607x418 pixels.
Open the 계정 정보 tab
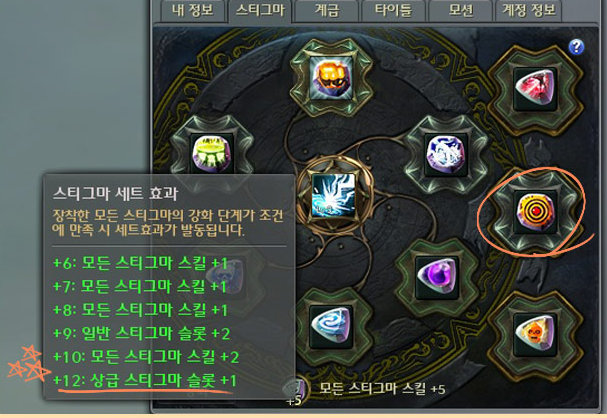click(x=532, y=11)
